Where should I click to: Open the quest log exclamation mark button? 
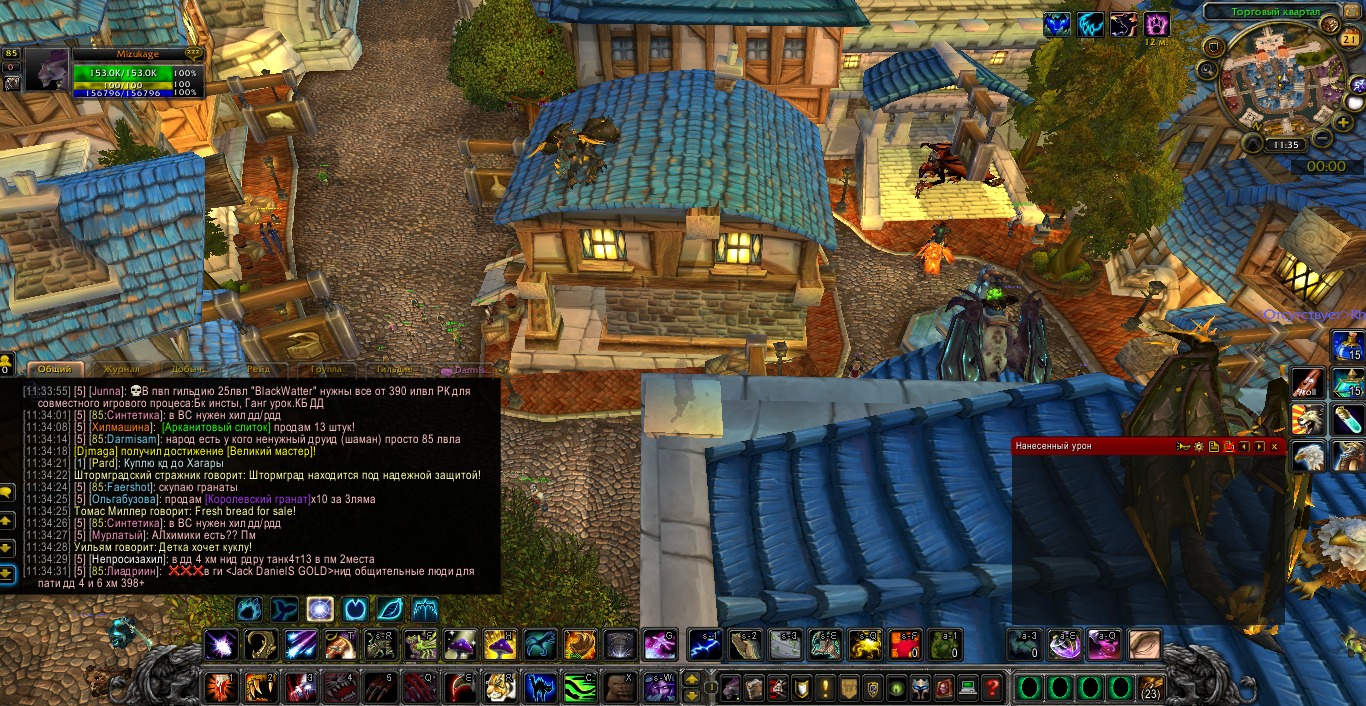[825, 687]
